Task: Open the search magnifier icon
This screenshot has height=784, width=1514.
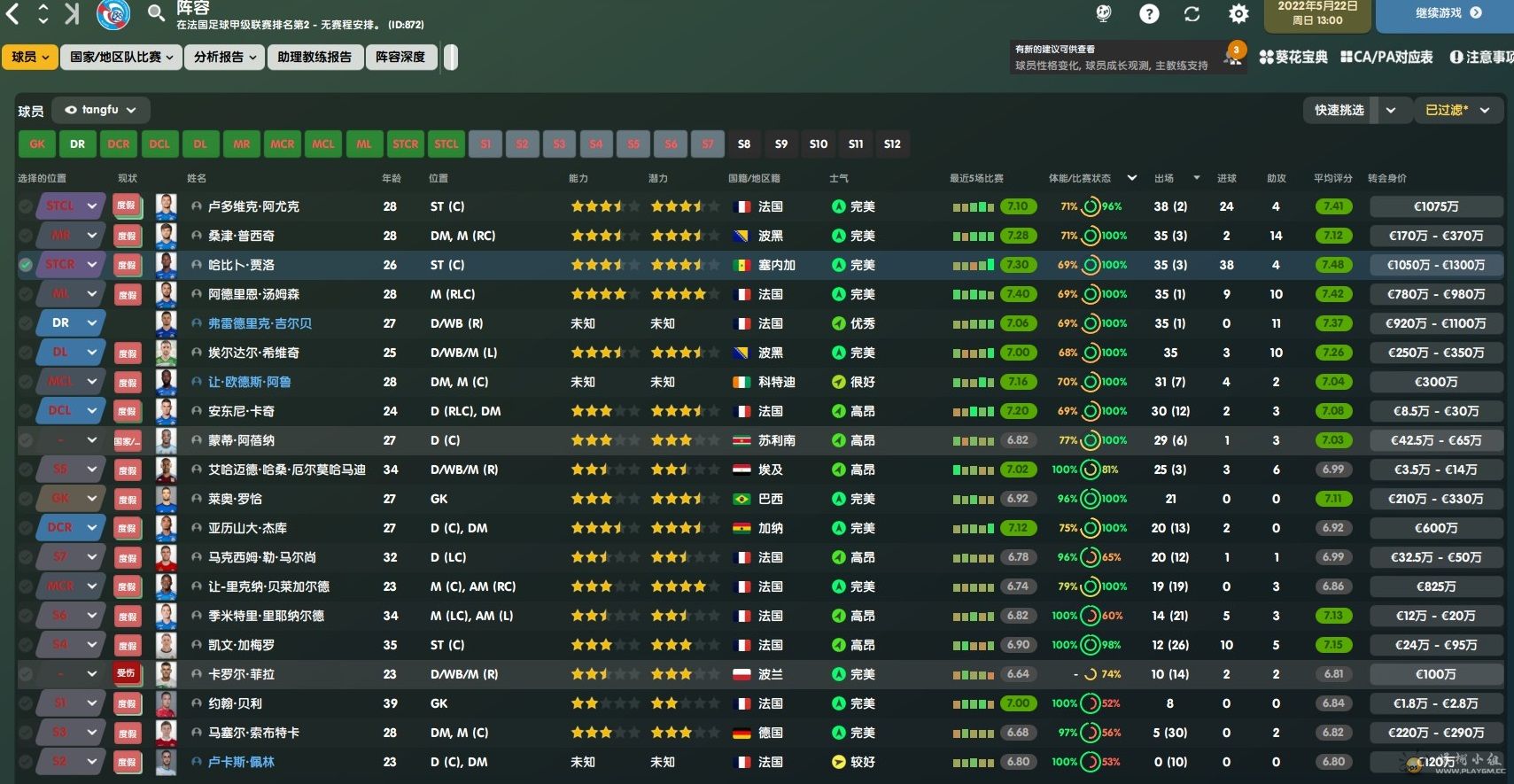Action: [x=156, y=13]
